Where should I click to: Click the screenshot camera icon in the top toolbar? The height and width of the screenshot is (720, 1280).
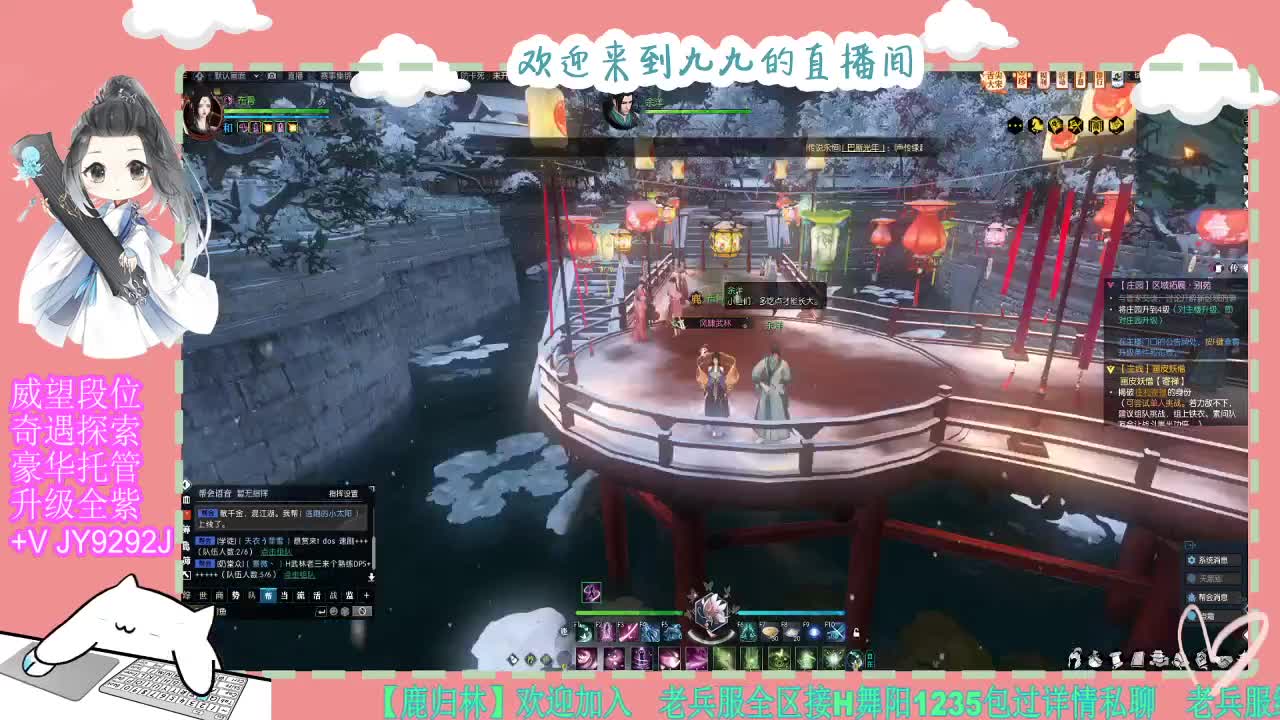click(273, 75)
